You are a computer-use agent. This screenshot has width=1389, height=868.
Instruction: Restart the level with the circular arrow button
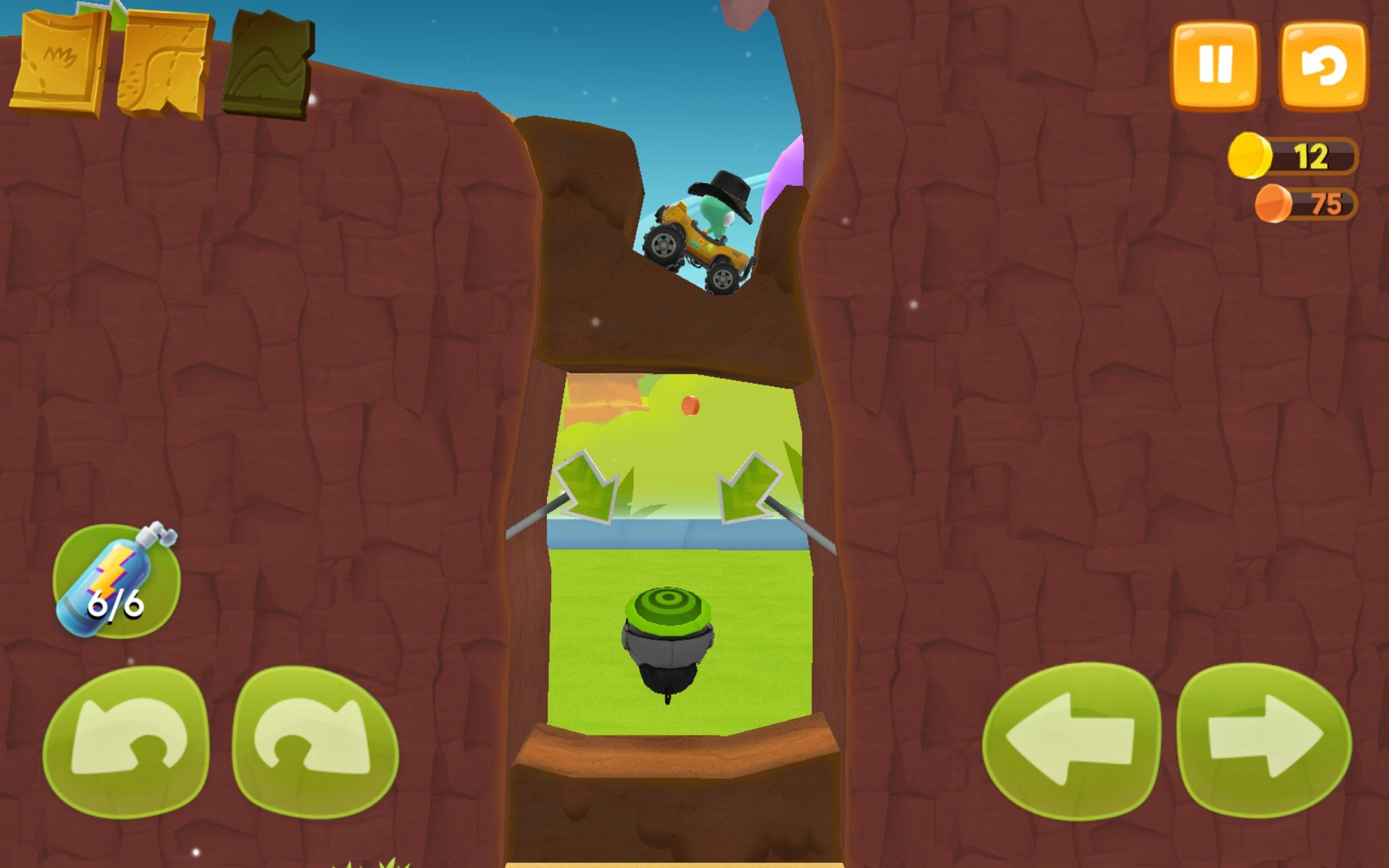coord(1323,65)
